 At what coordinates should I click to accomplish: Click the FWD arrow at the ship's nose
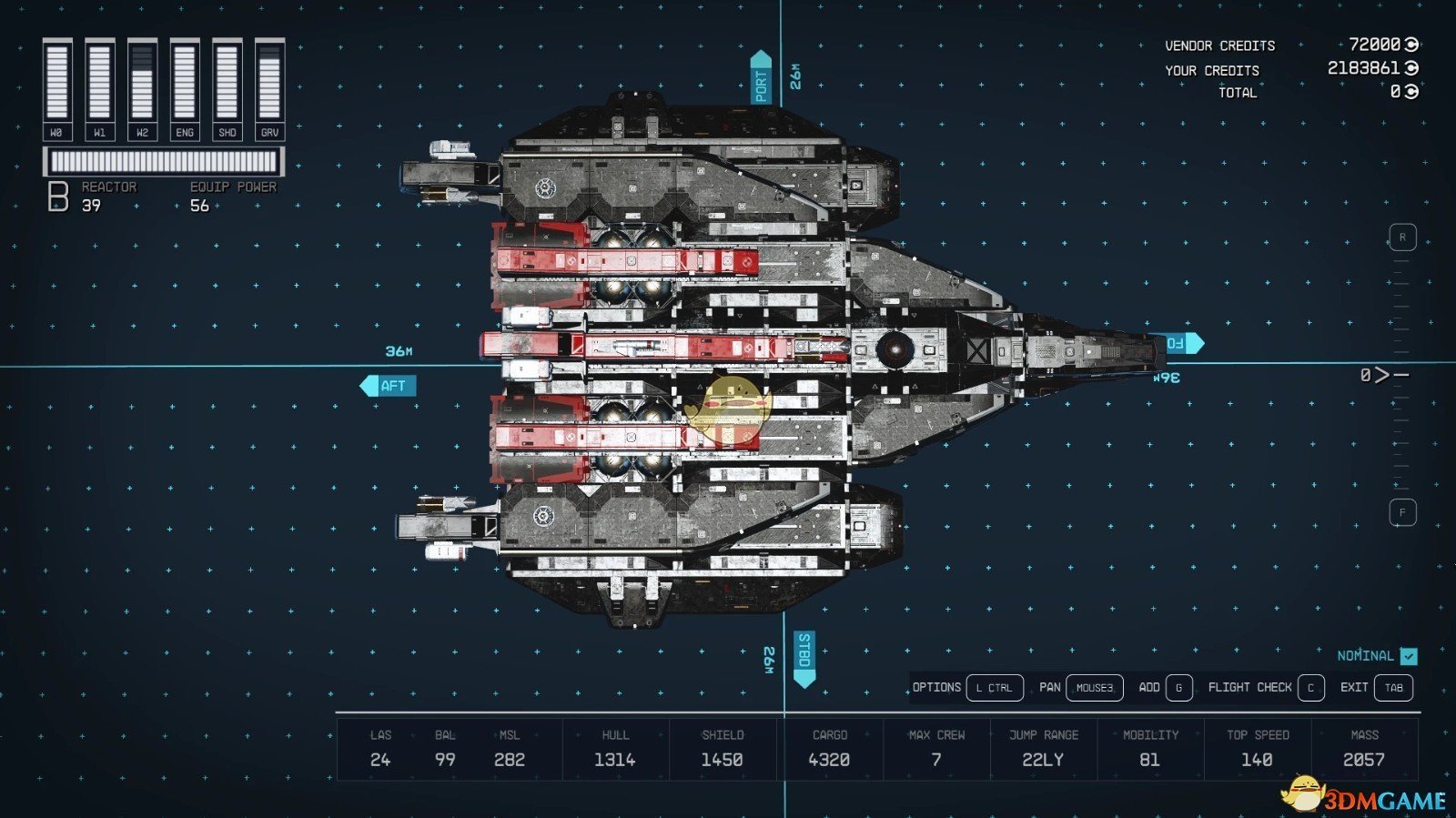pyautogui.click(x=1182, y=342)
